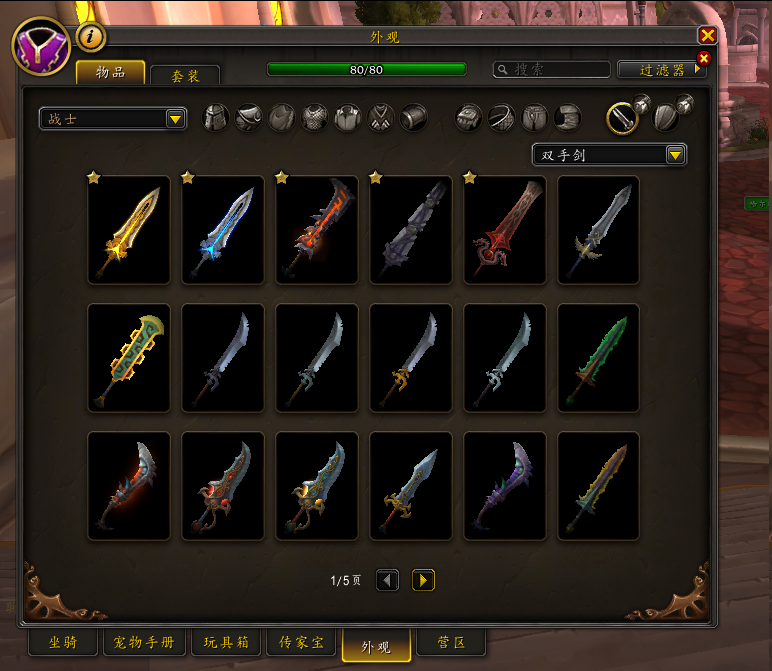772x671 pixels.
Task: Open the 营区 tab
Action: point(448,642)
